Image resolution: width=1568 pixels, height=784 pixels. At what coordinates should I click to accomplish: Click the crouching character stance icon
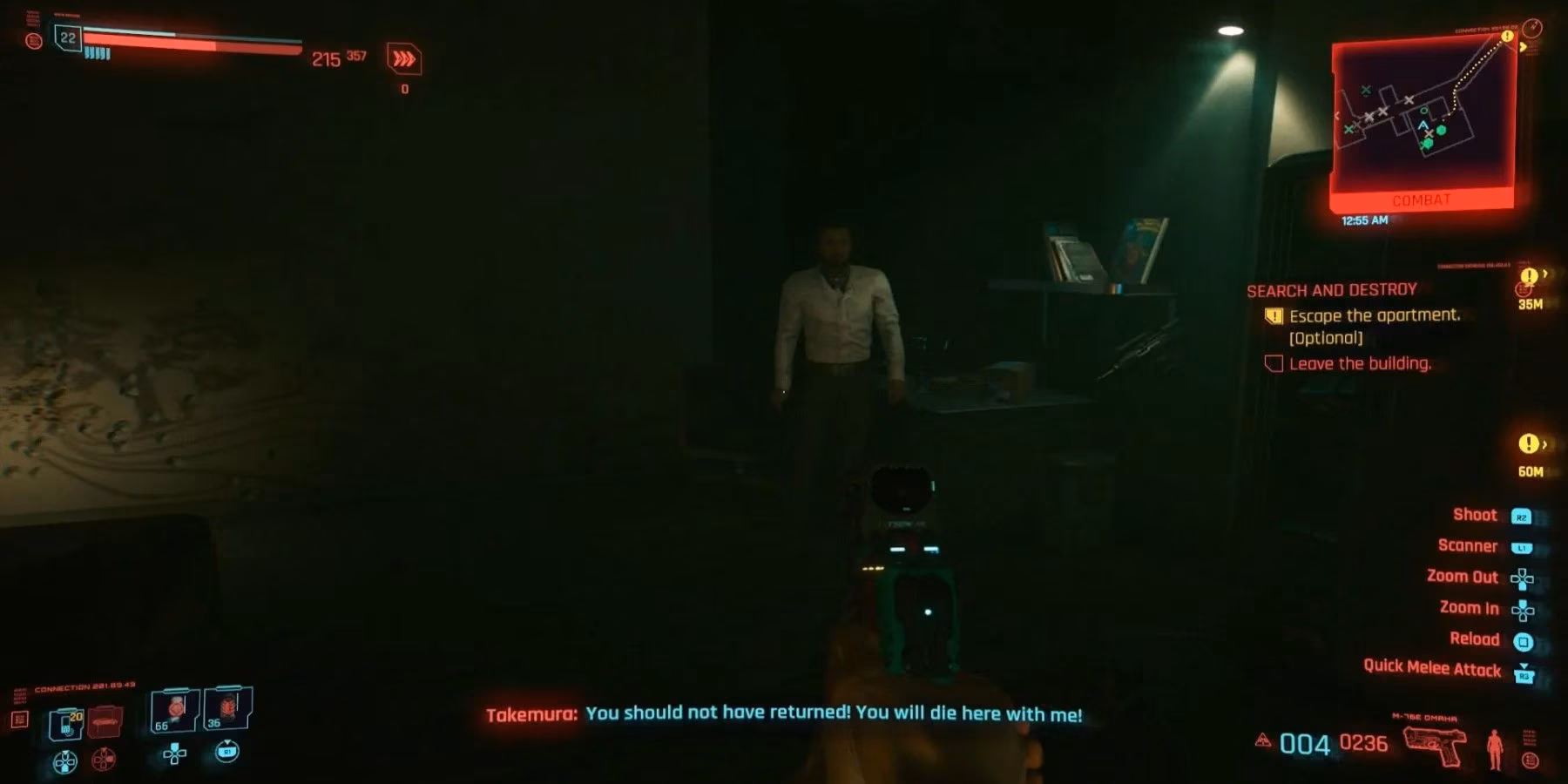click(x=1495, y=747)
